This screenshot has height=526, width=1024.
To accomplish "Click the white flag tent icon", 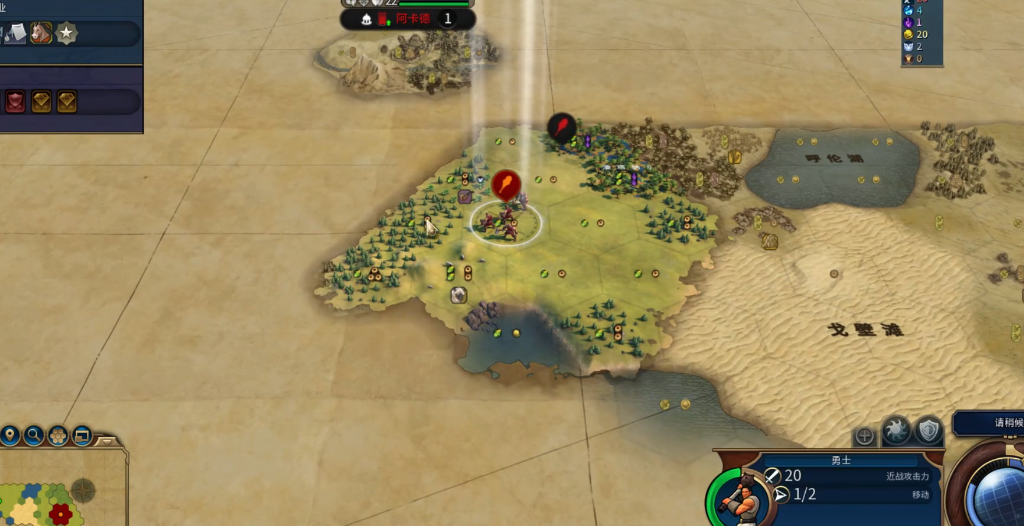I will [16, 34].
